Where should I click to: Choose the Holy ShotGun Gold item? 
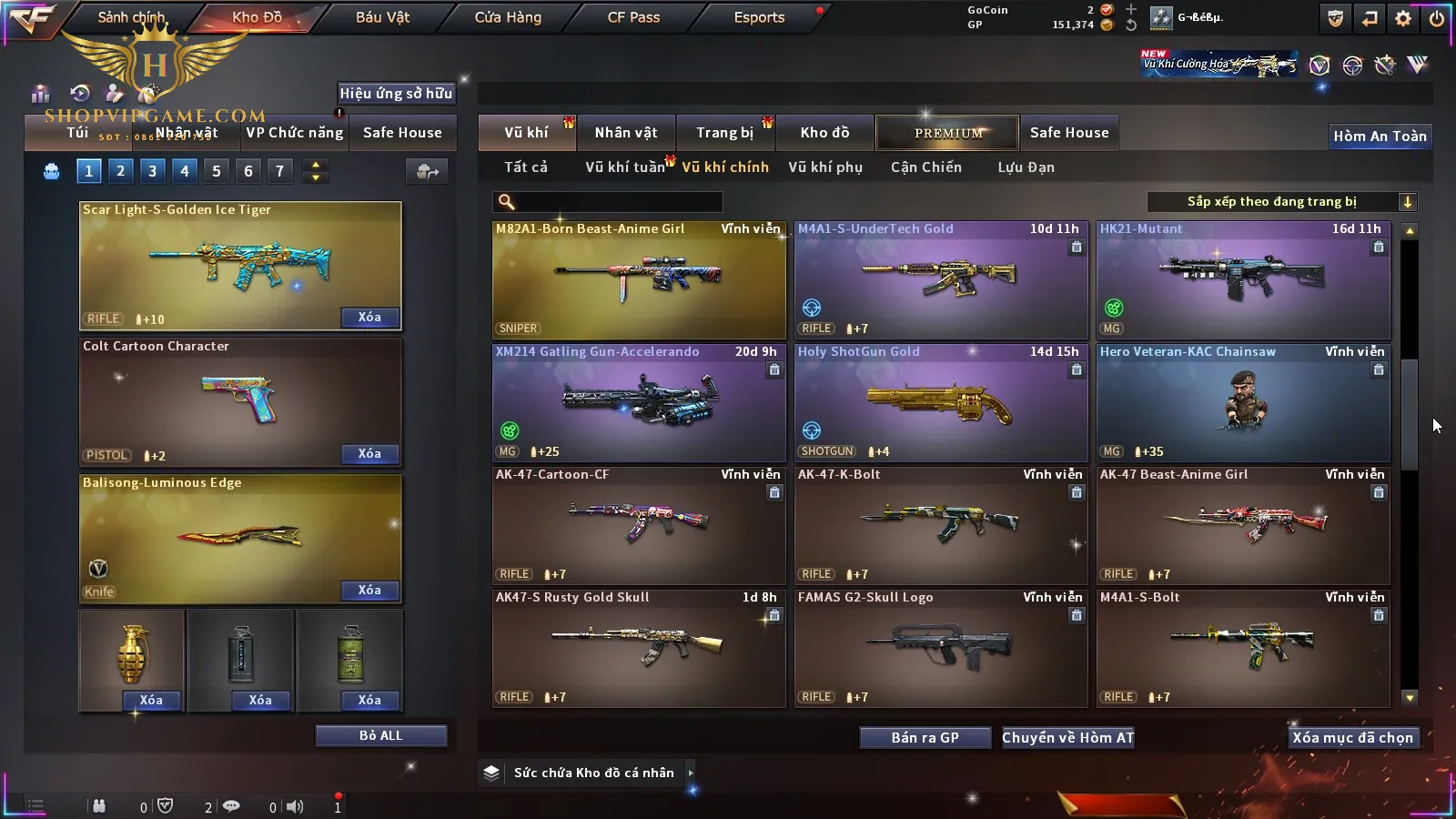click(x=941, y=403)
